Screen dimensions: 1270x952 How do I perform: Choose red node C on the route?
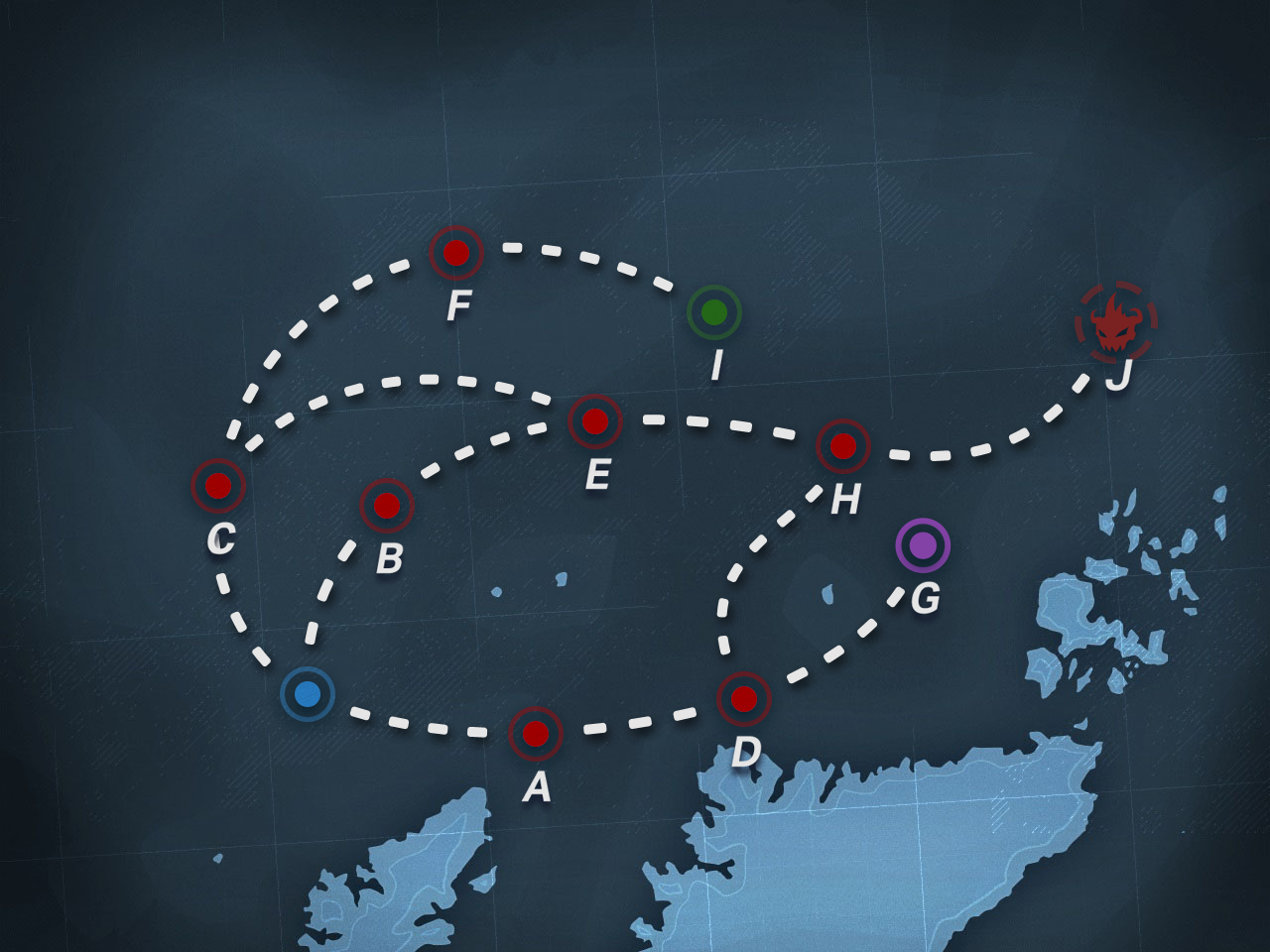point(218,486)
